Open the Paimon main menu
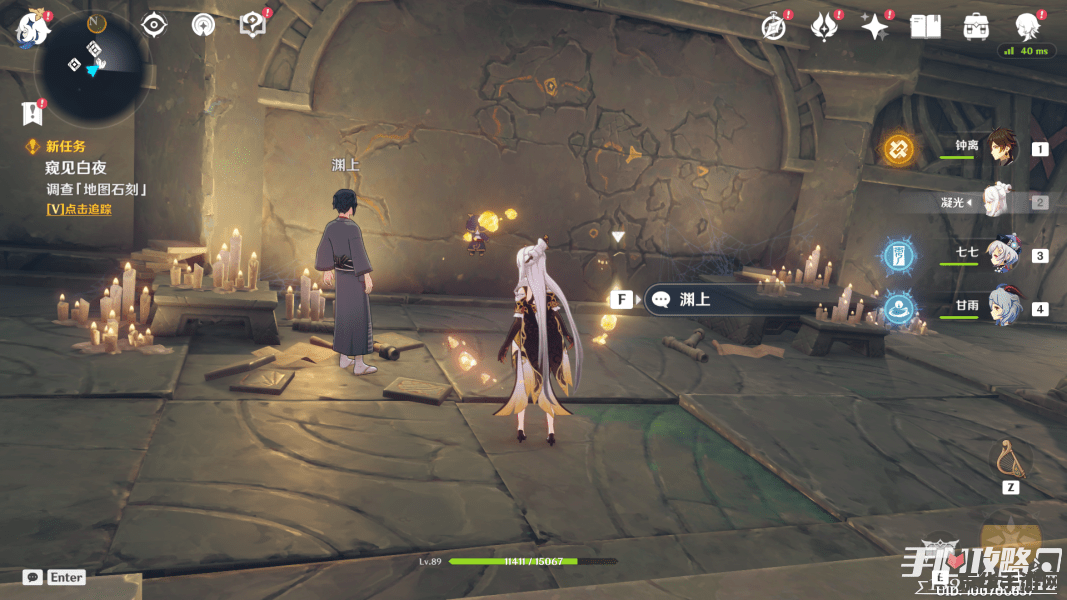Image resolution: width=1067 pixels, height=600 pixels. click(x=33, y=26)
